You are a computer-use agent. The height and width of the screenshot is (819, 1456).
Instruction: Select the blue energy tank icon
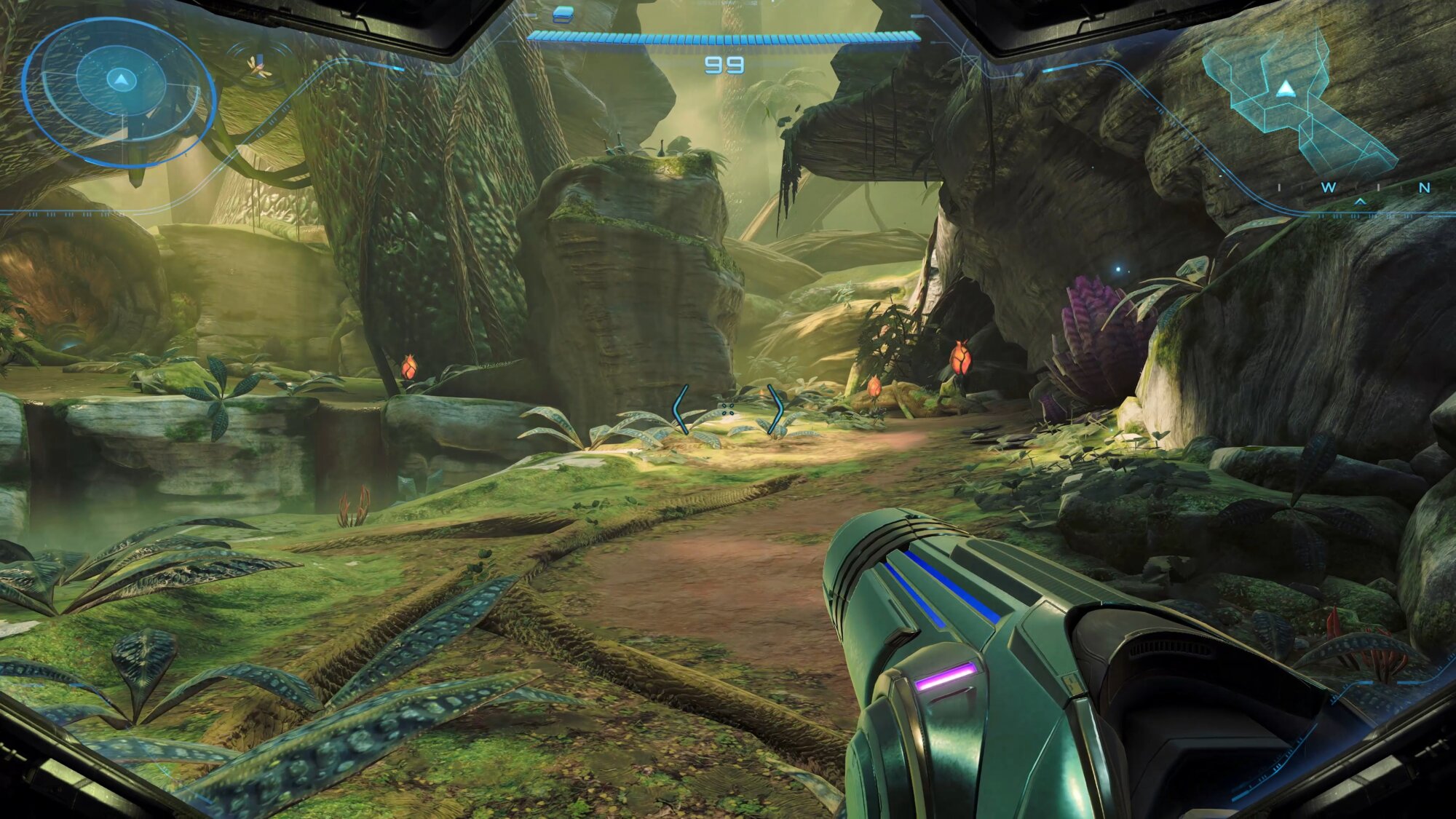(x=563, y=14)
